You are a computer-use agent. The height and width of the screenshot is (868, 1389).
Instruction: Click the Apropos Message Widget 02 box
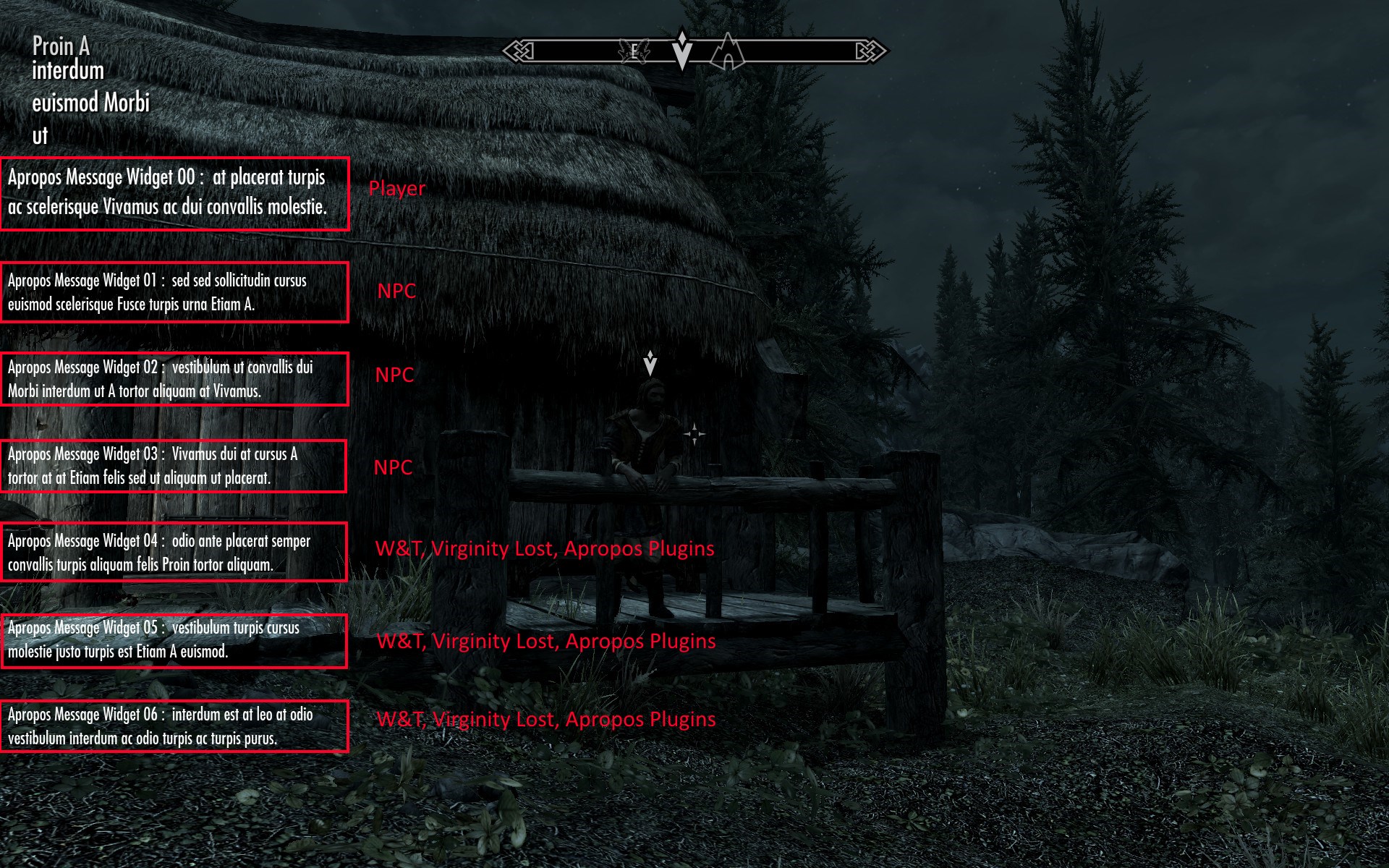(x=174, y=379)
